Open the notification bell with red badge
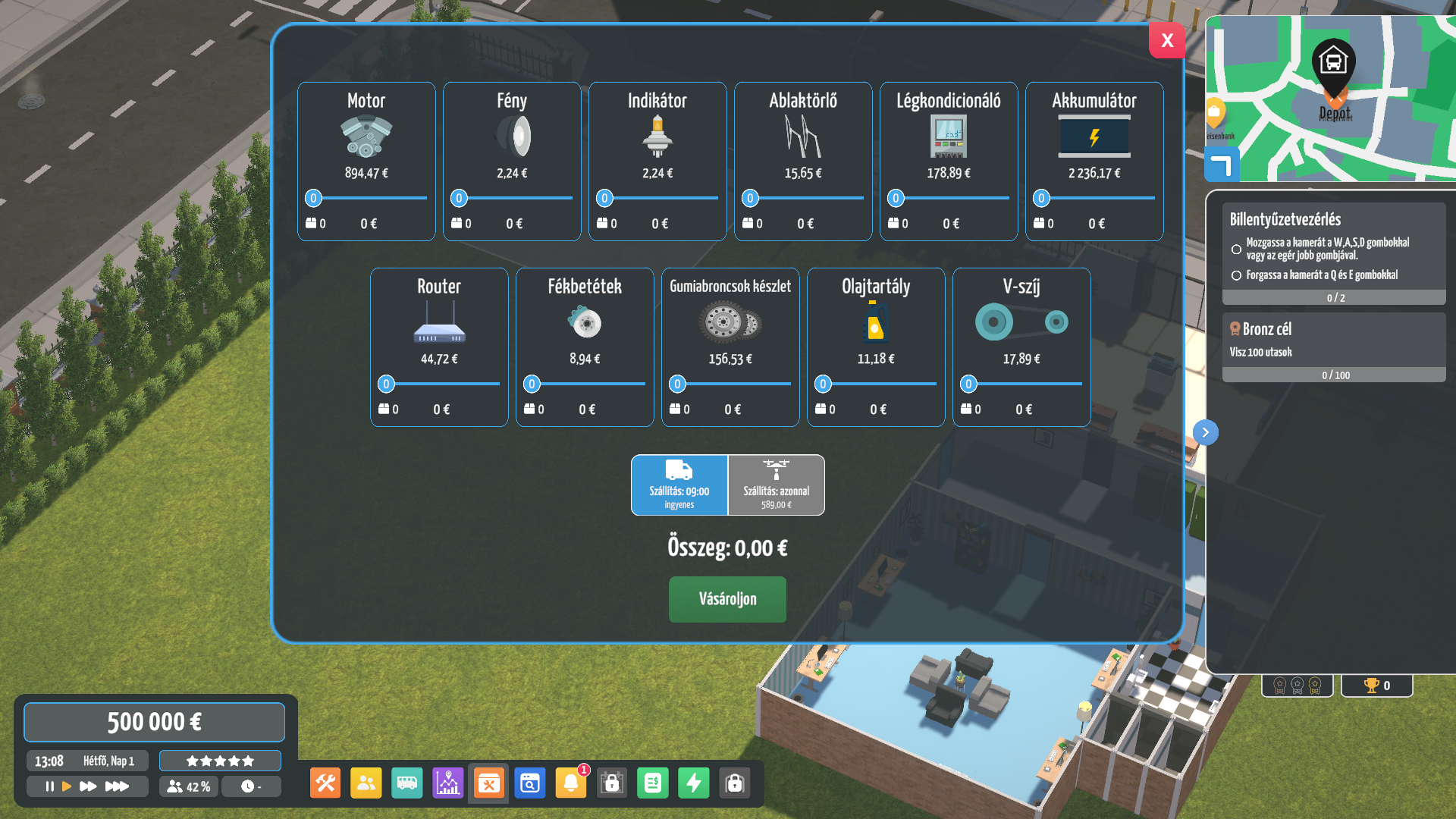The height and width of the screenshot is (819, 1456). point(571,783)
